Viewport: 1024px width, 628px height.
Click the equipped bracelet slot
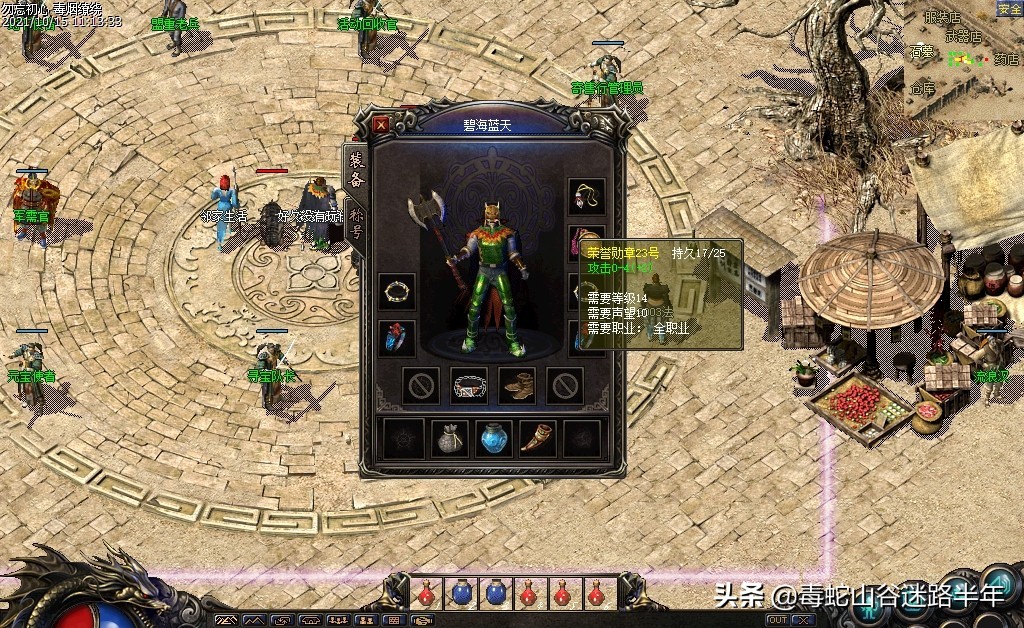coord(397,292)
